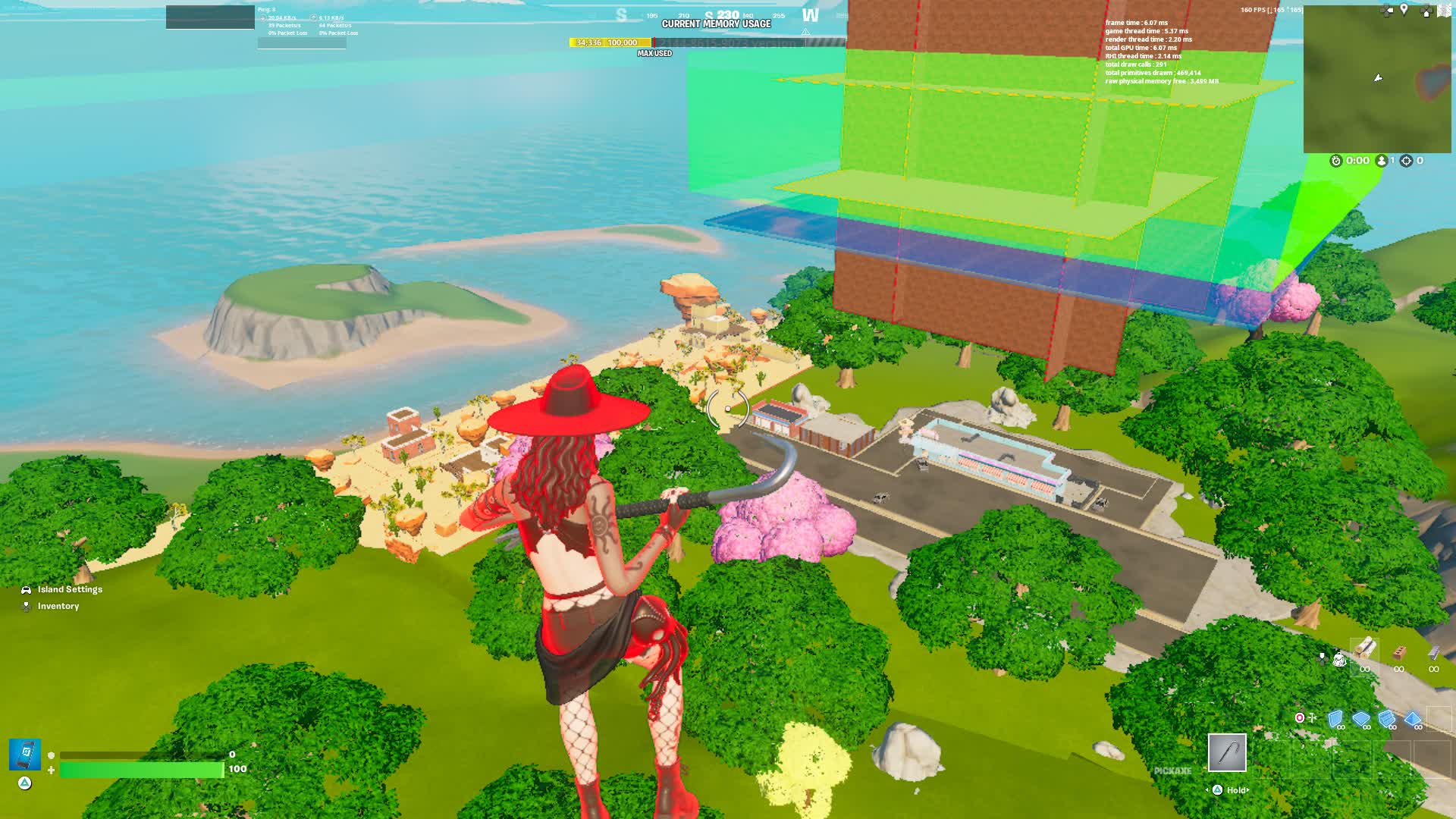Click the timer icon below the minimap
This screenshot has width=1456, height=819.
1335,160
